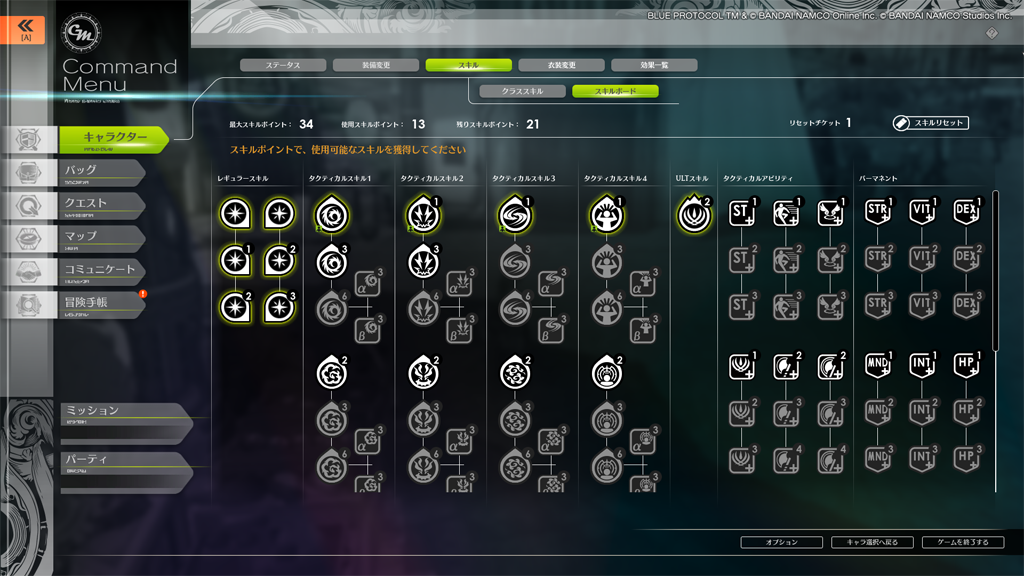Open the マップ menu entry
Viewport: 1024px width, 576px height.
pyautogui.click(x=100, y=238)
